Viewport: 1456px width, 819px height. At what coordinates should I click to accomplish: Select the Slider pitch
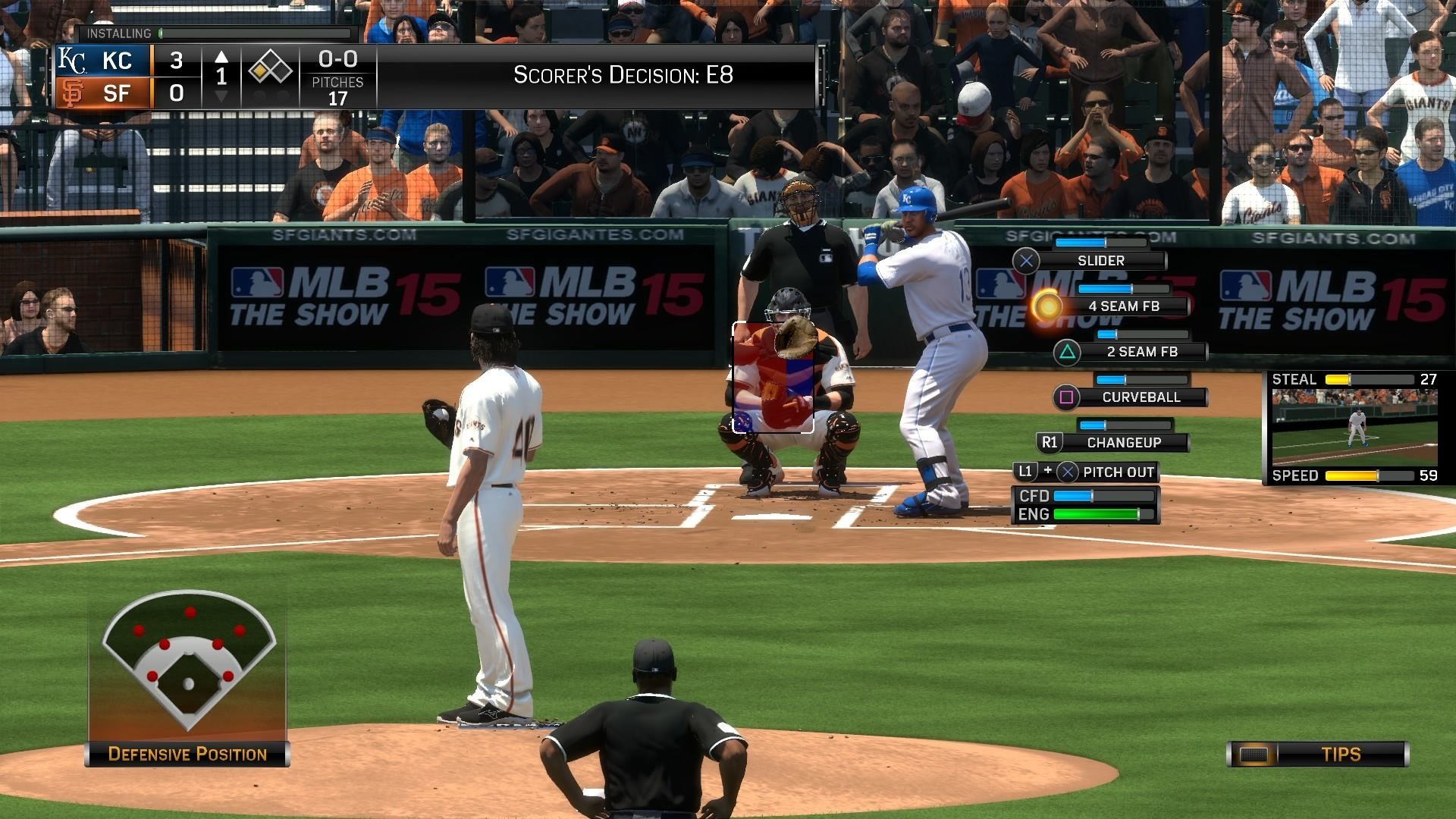point(1100,261)
